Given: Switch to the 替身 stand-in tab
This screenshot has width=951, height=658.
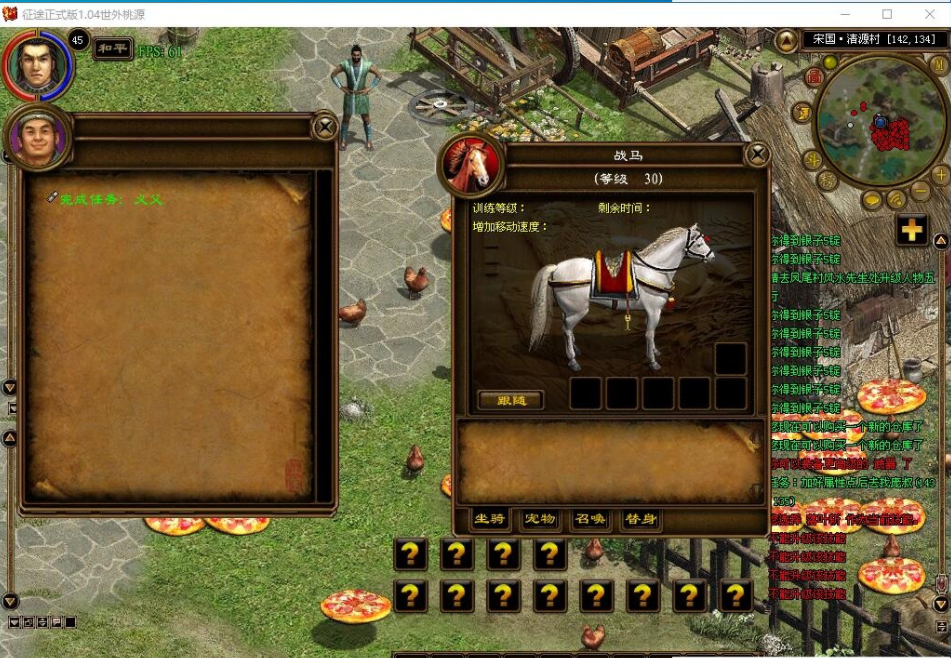Looking at the screenshot, I should 640,519.
